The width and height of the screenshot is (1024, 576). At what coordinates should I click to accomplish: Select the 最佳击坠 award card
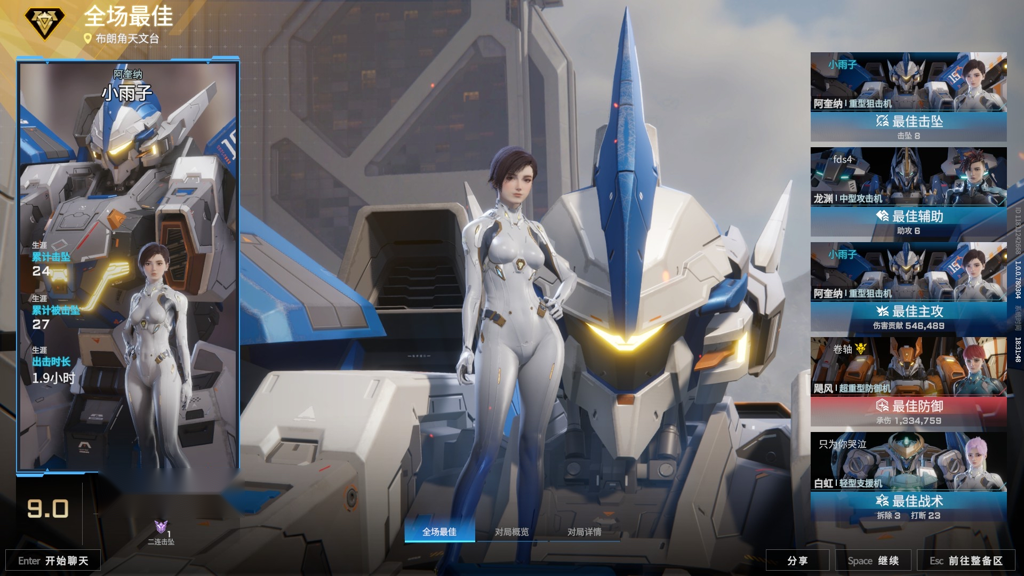[x=908, y=96]
